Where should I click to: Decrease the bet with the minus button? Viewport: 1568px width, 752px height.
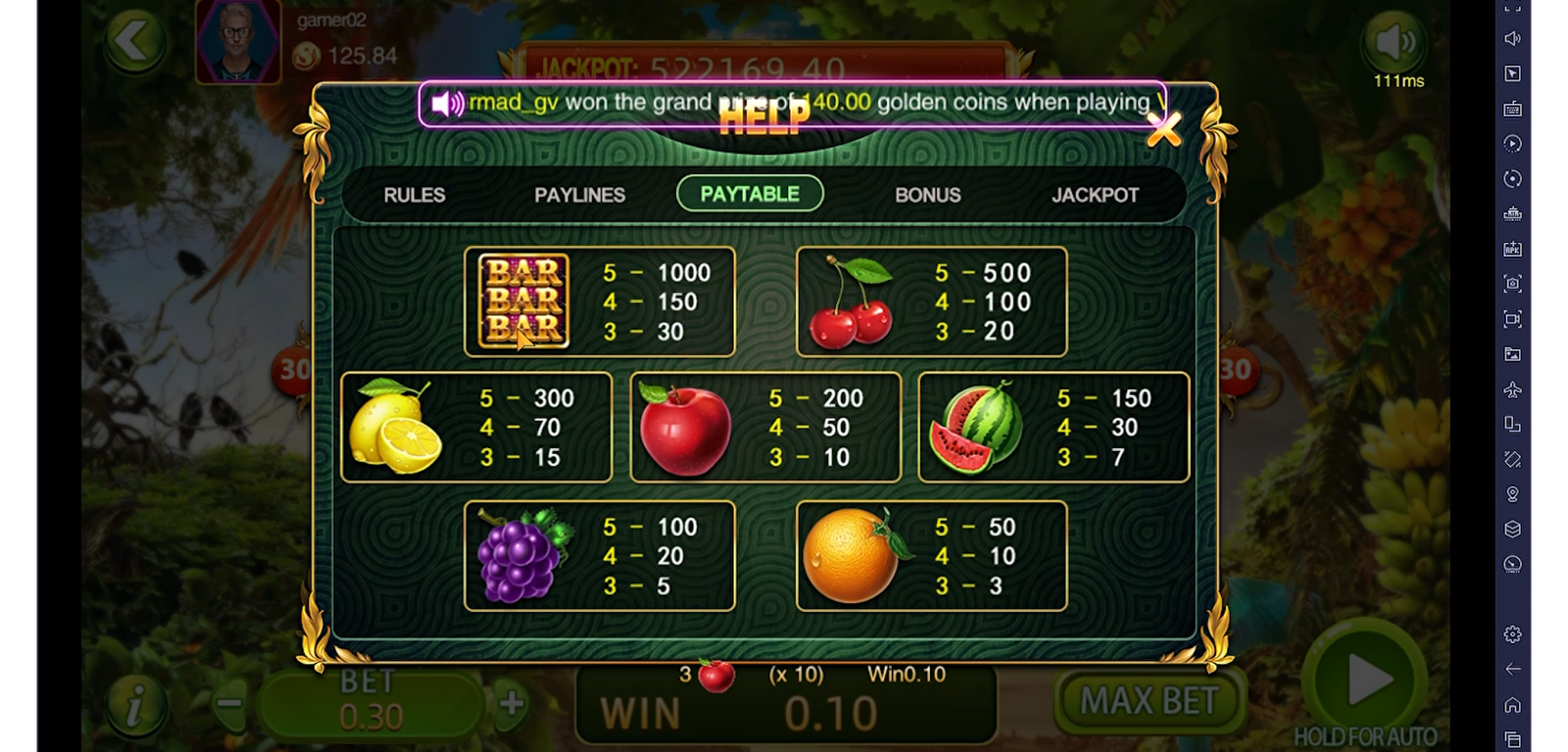click(229, 703)
